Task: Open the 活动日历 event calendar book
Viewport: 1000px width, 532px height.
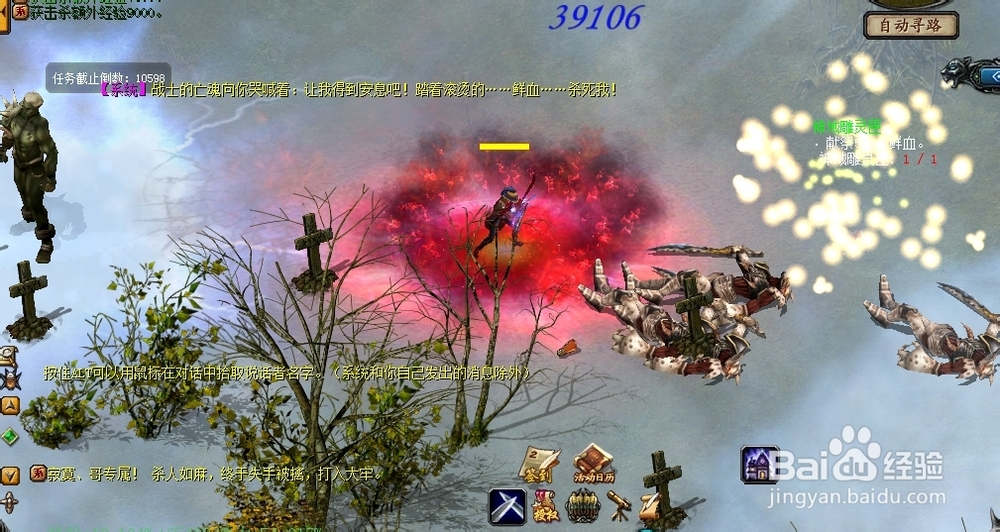Action: click(593, 463)
